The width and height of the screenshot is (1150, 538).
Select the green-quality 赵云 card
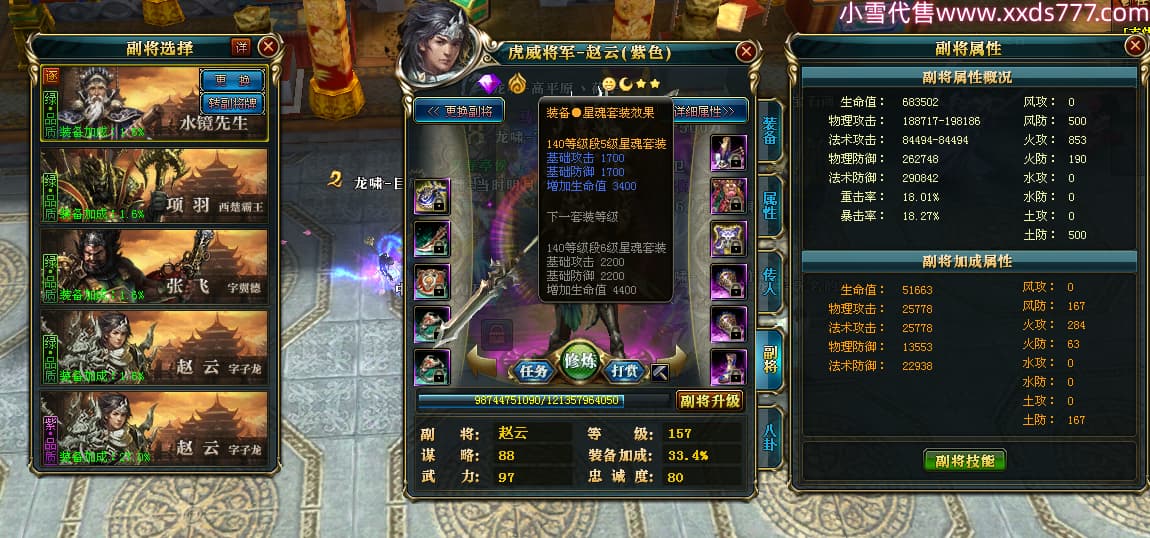tap(155, 346)
